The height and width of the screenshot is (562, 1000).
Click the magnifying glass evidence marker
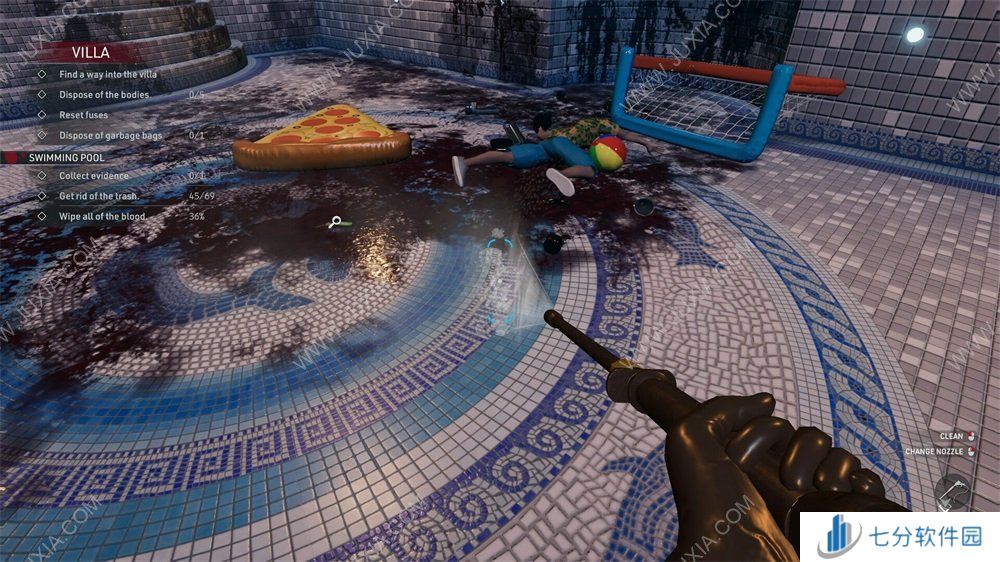point(337,223)
